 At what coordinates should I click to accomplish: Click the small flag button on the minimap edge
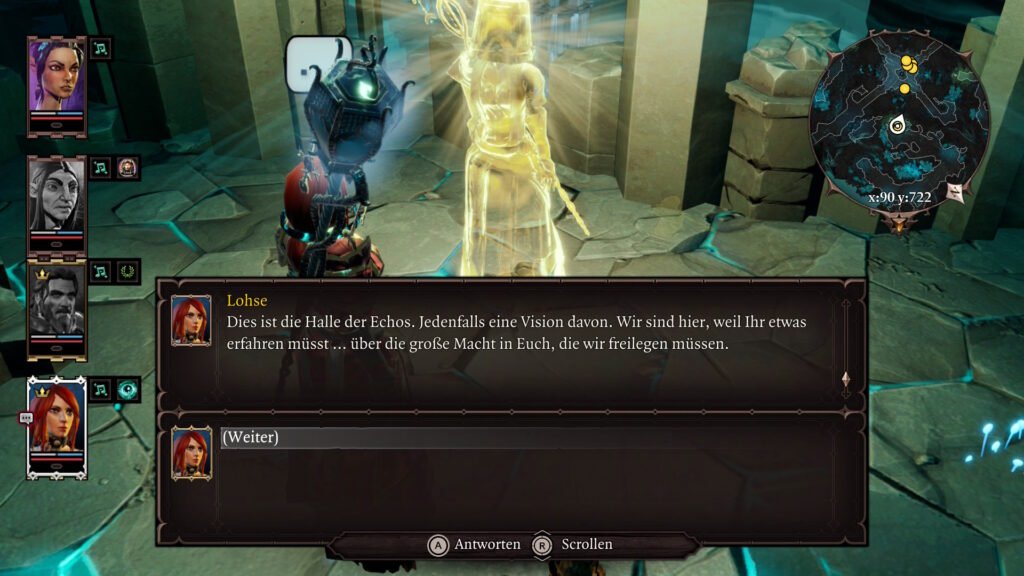[953, 190]
